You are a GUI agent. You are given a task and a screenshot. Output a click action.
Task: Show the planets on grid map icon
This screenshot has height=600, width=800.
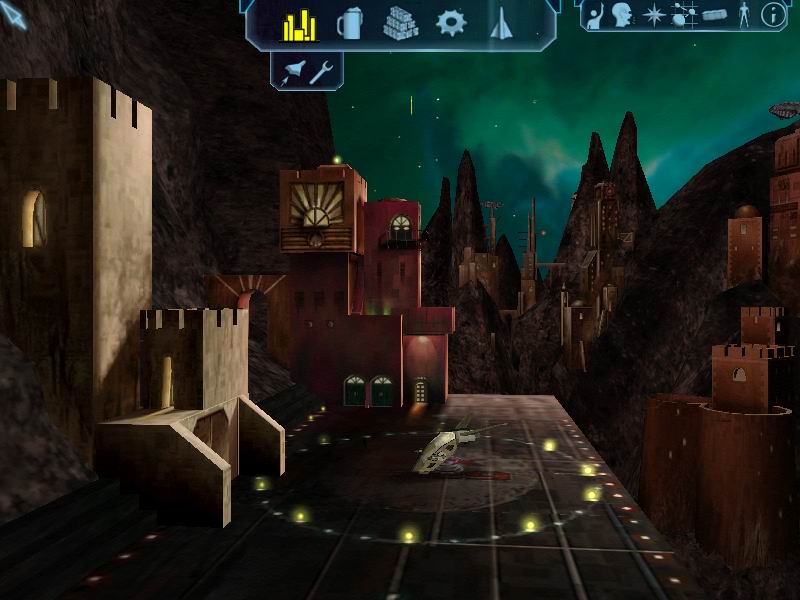point(684,14)
